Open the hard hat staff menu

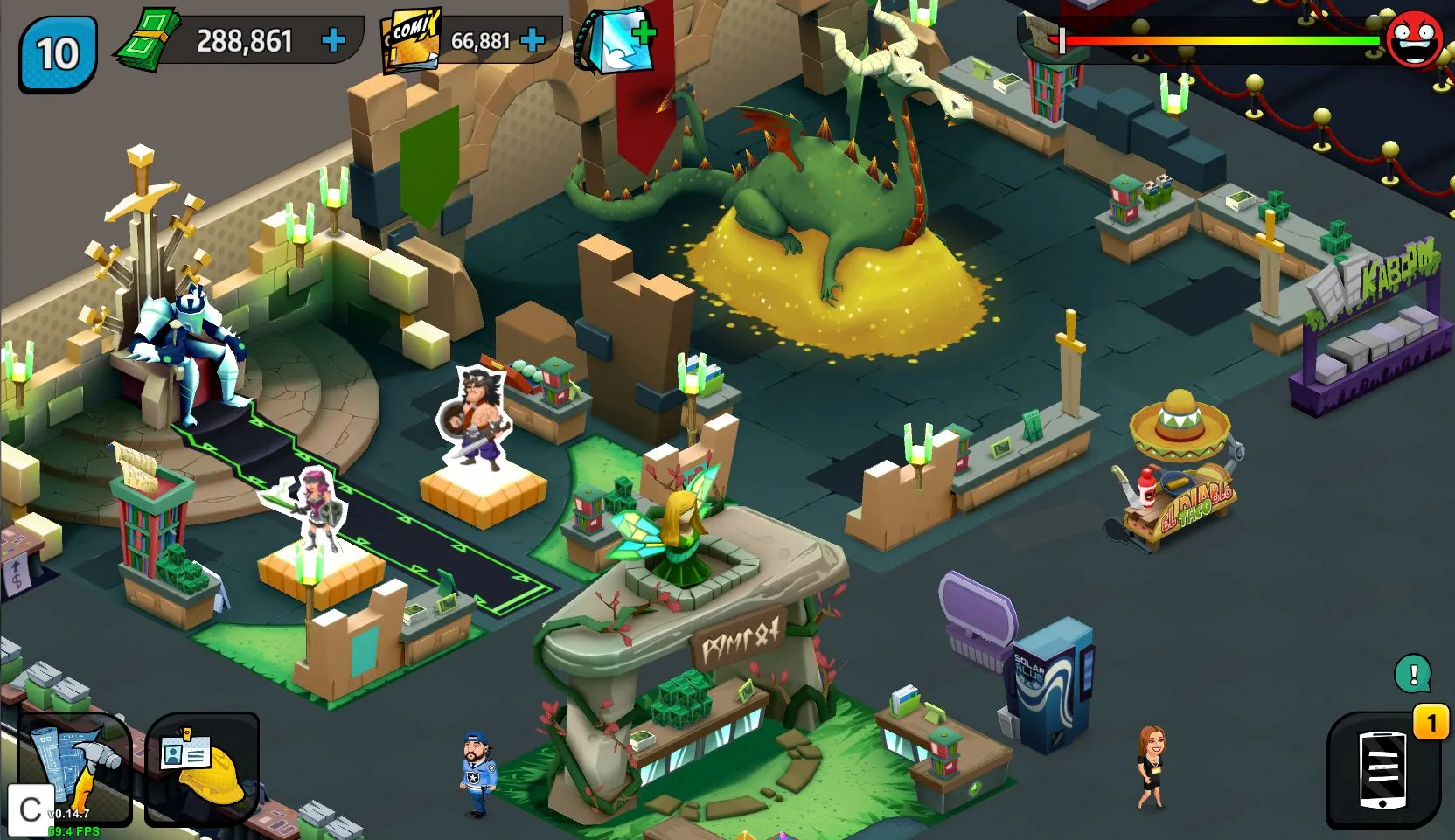[202, 767]
